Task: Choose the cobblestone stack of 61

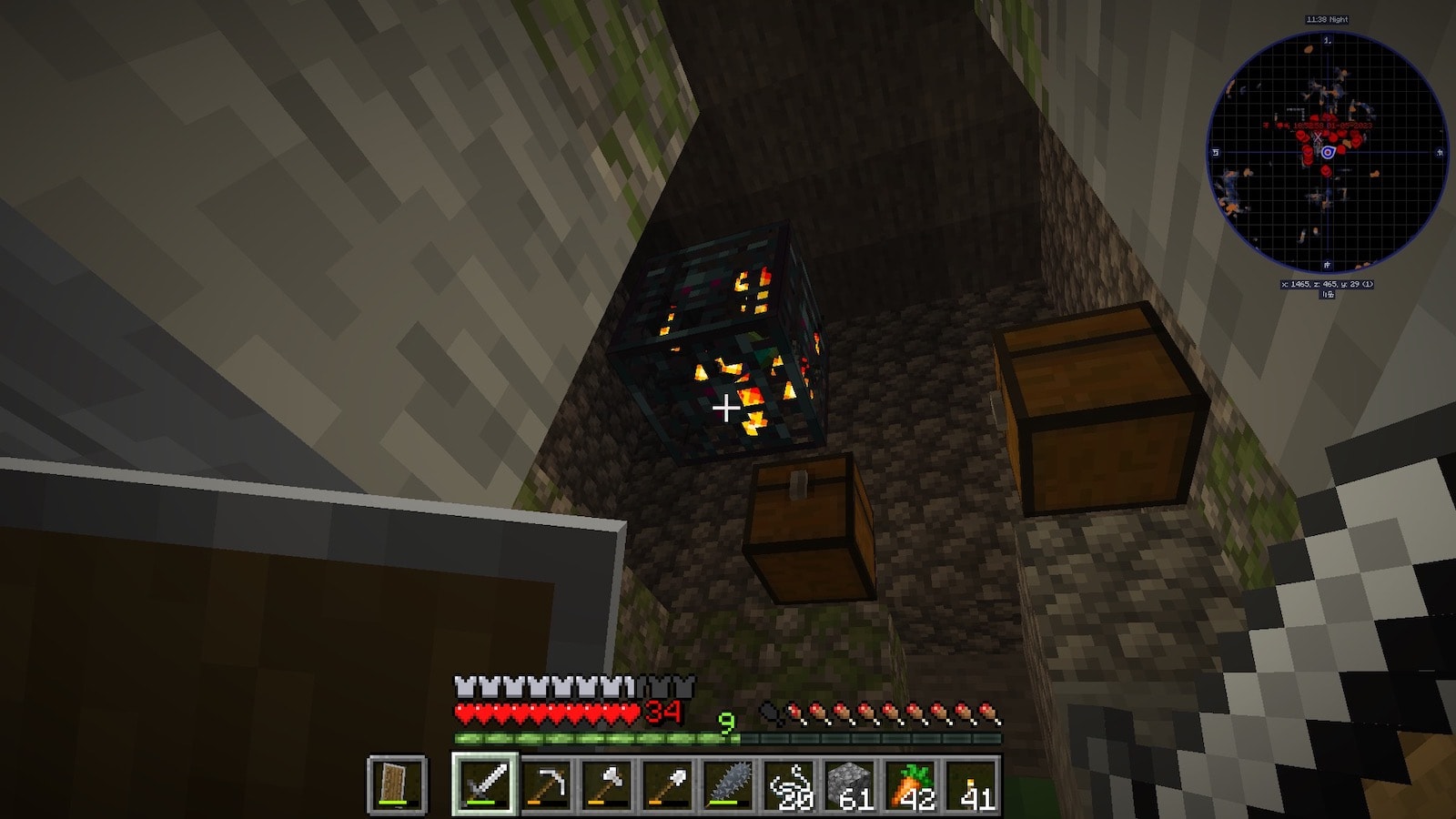Action: 851,784
